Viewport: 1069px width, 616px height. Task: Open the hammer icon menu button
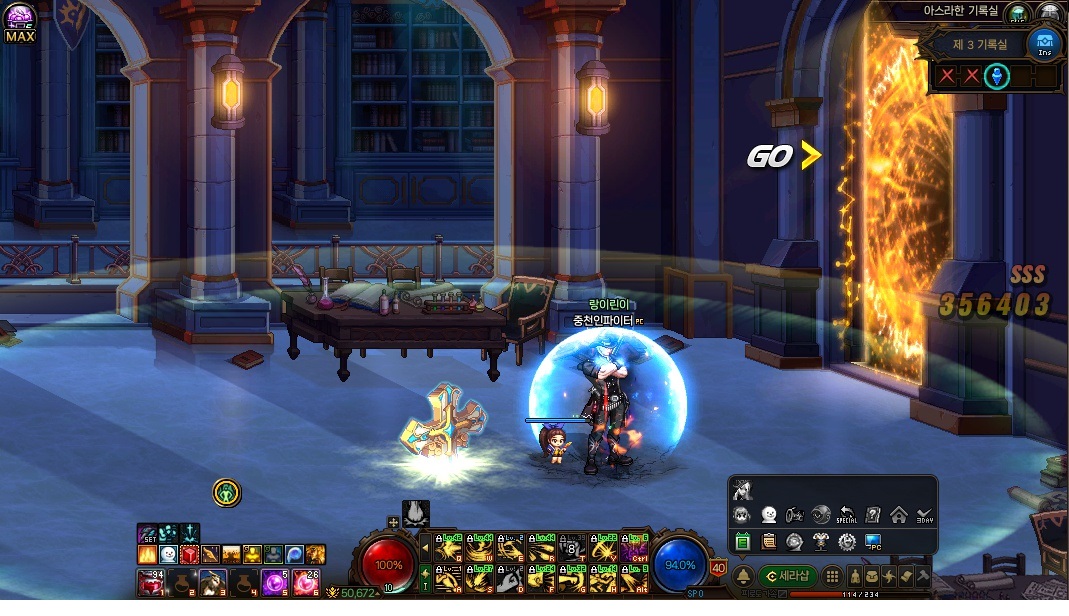pyautogui.click(x=922, y=577)
